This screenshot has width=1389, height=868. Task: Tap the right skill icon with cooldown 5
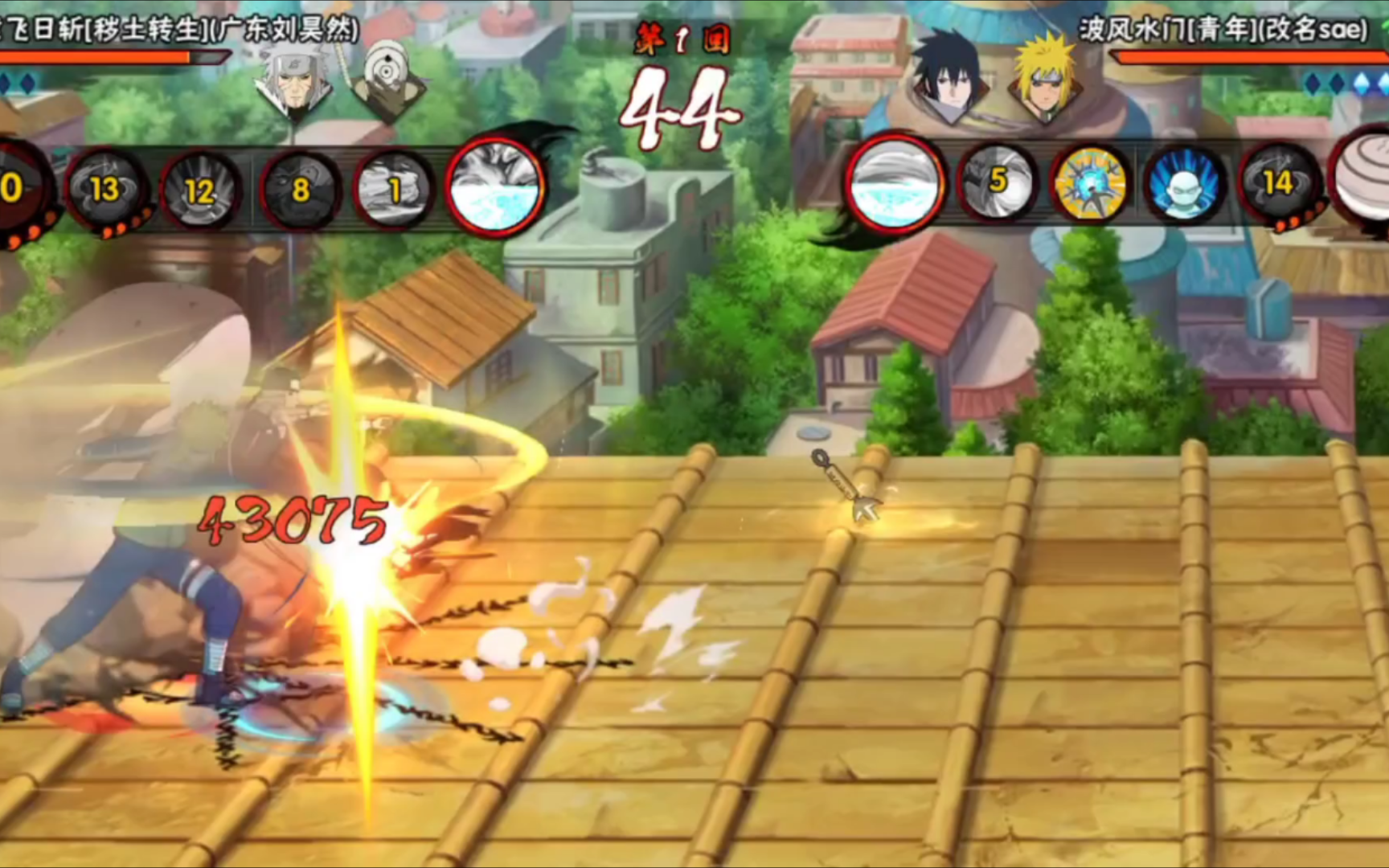[997, 182]
